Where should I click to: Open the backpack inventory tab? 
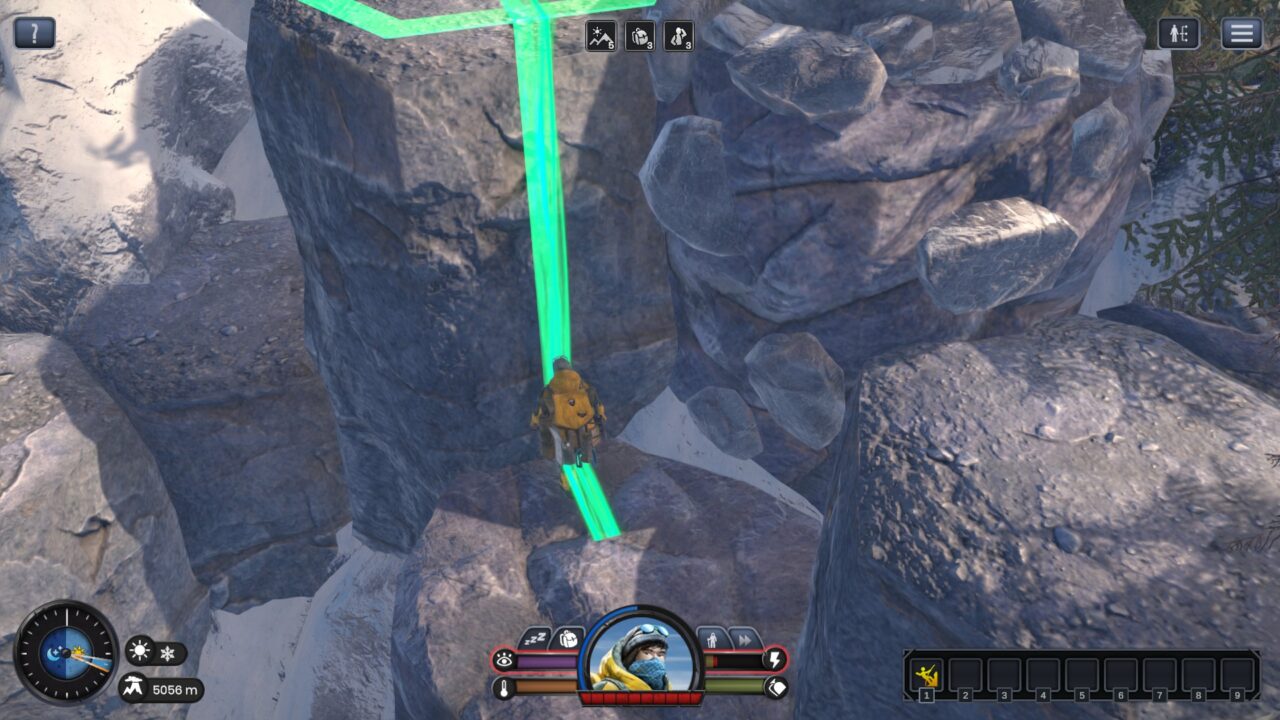click(x=567, y=638)
